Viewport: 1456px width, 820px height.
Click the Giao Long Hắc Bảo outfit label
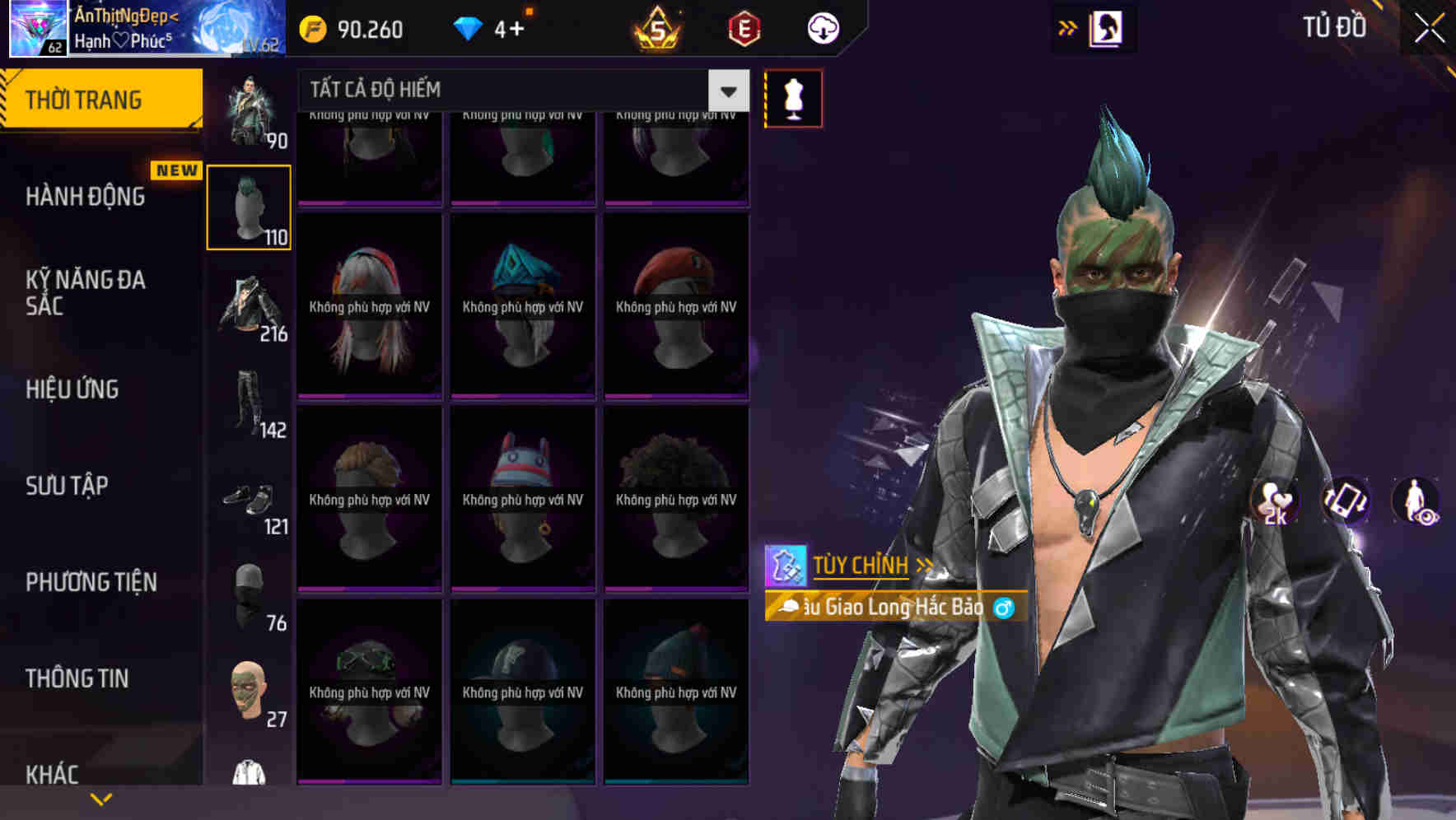click(x=889, y=607)
